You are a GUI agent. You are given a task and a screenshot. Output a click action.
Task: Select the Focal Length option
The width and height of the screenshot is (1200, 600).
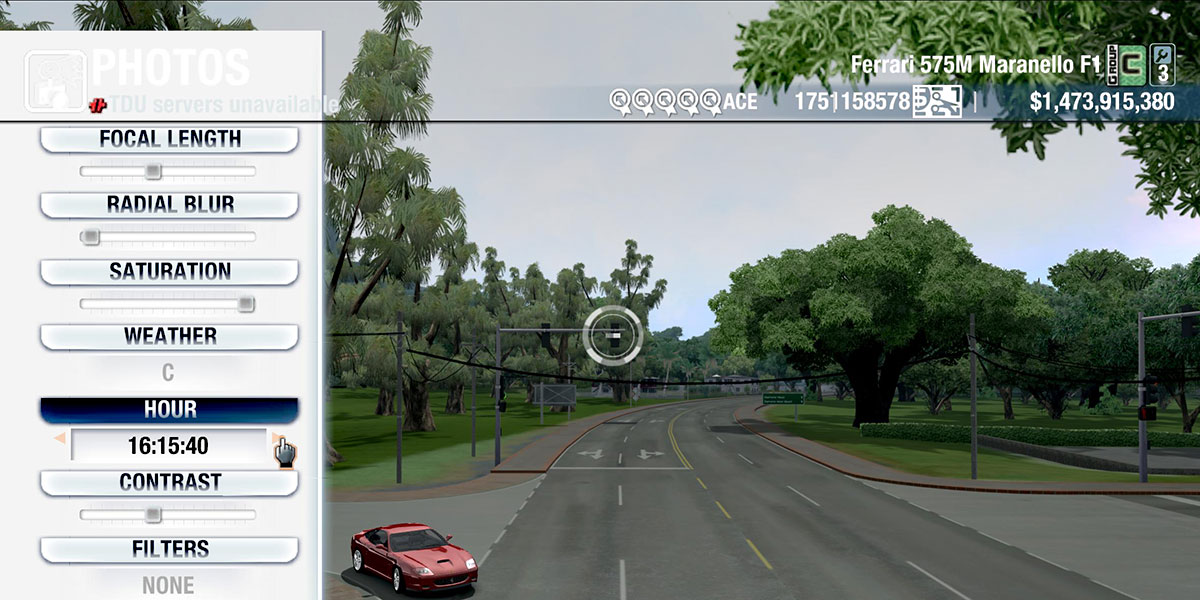[x=169, y=140]
